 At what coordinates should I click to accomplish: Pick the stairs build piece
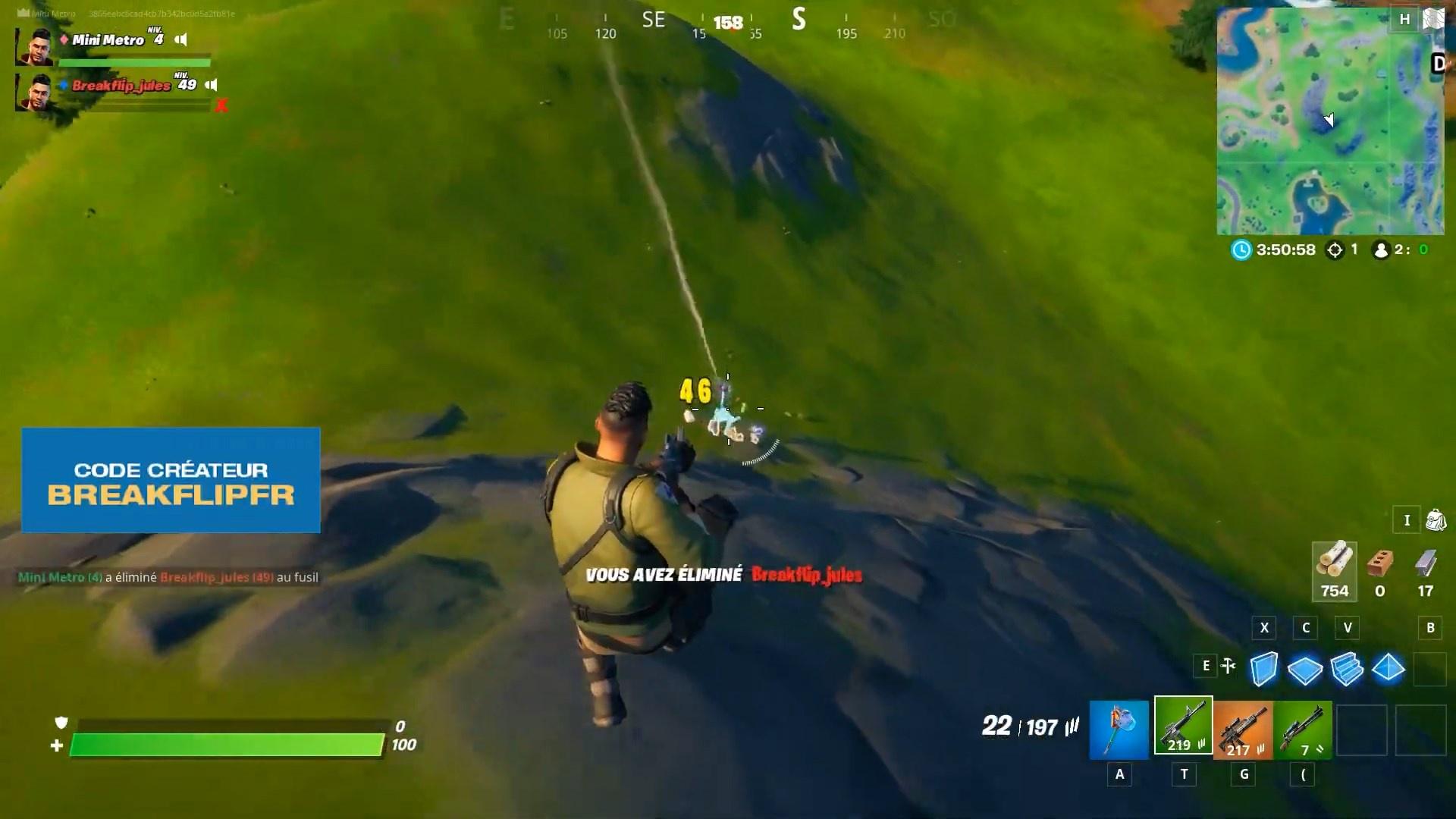point(1348,668)
